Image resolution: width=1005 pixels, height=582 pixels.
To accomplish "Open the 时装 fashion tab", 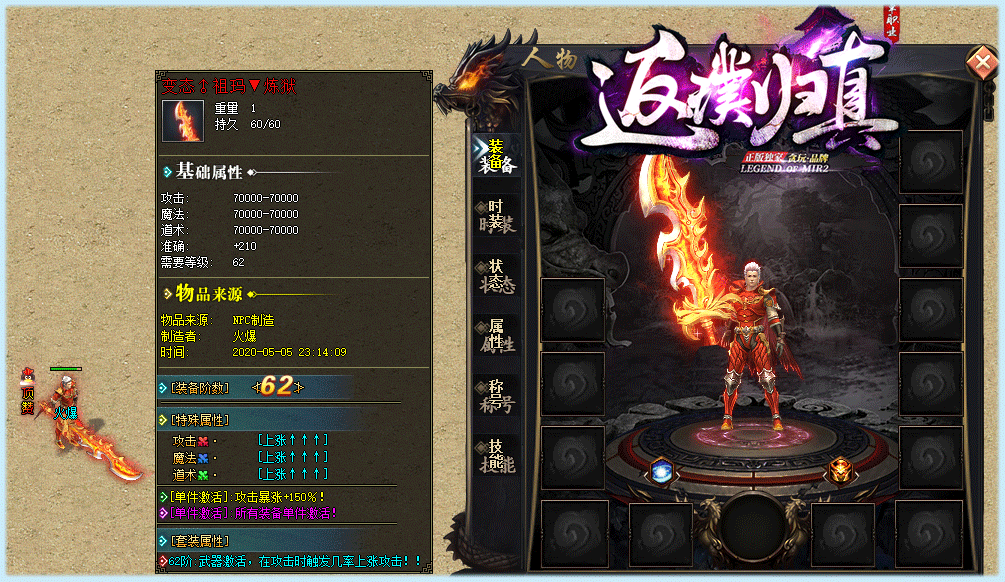I will point(496,214).
